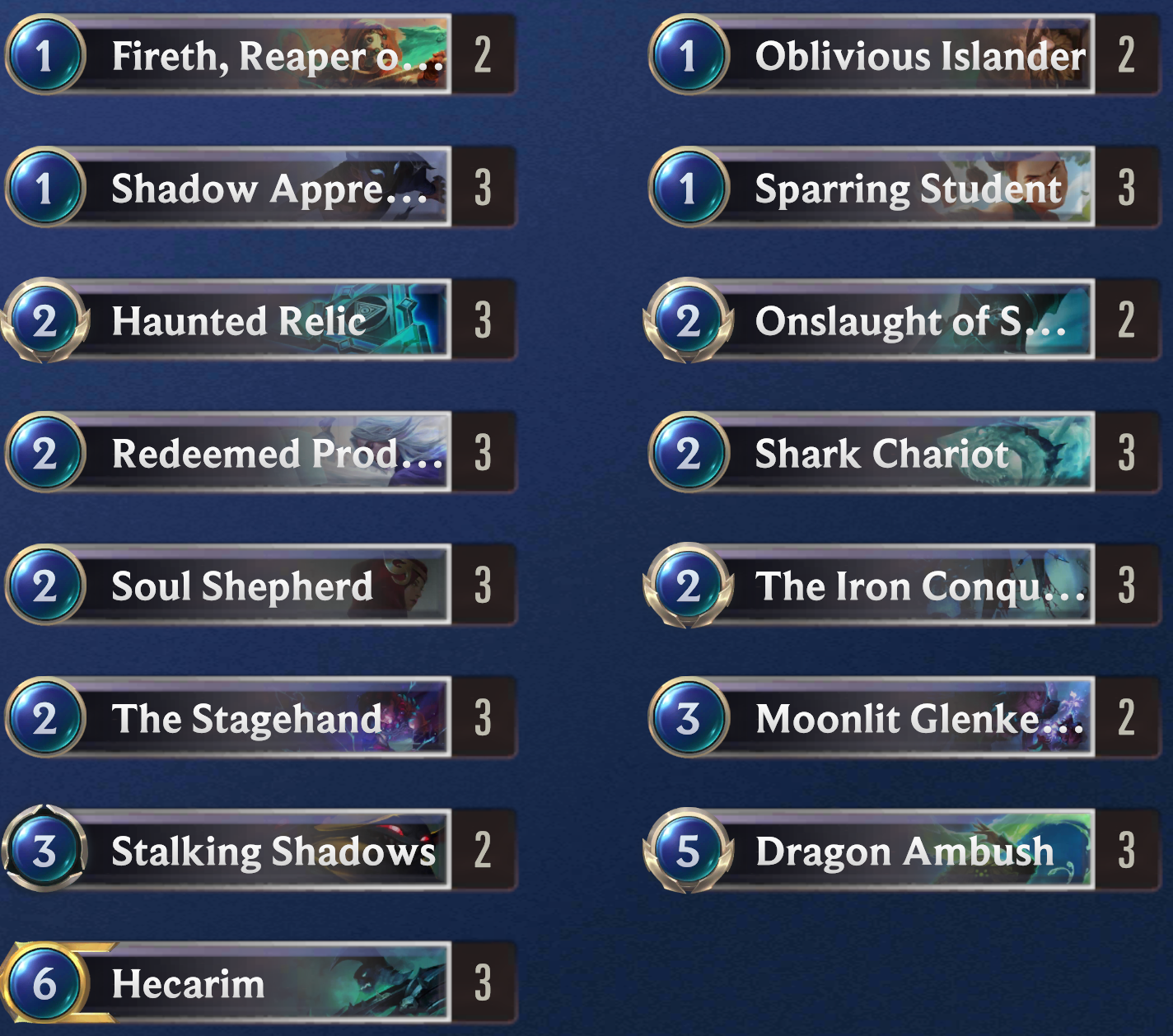This screenshot has width=1173, height=1036.
Task: Click the spell icon on Onslaught of Shadows
Action: pos(690,321)
